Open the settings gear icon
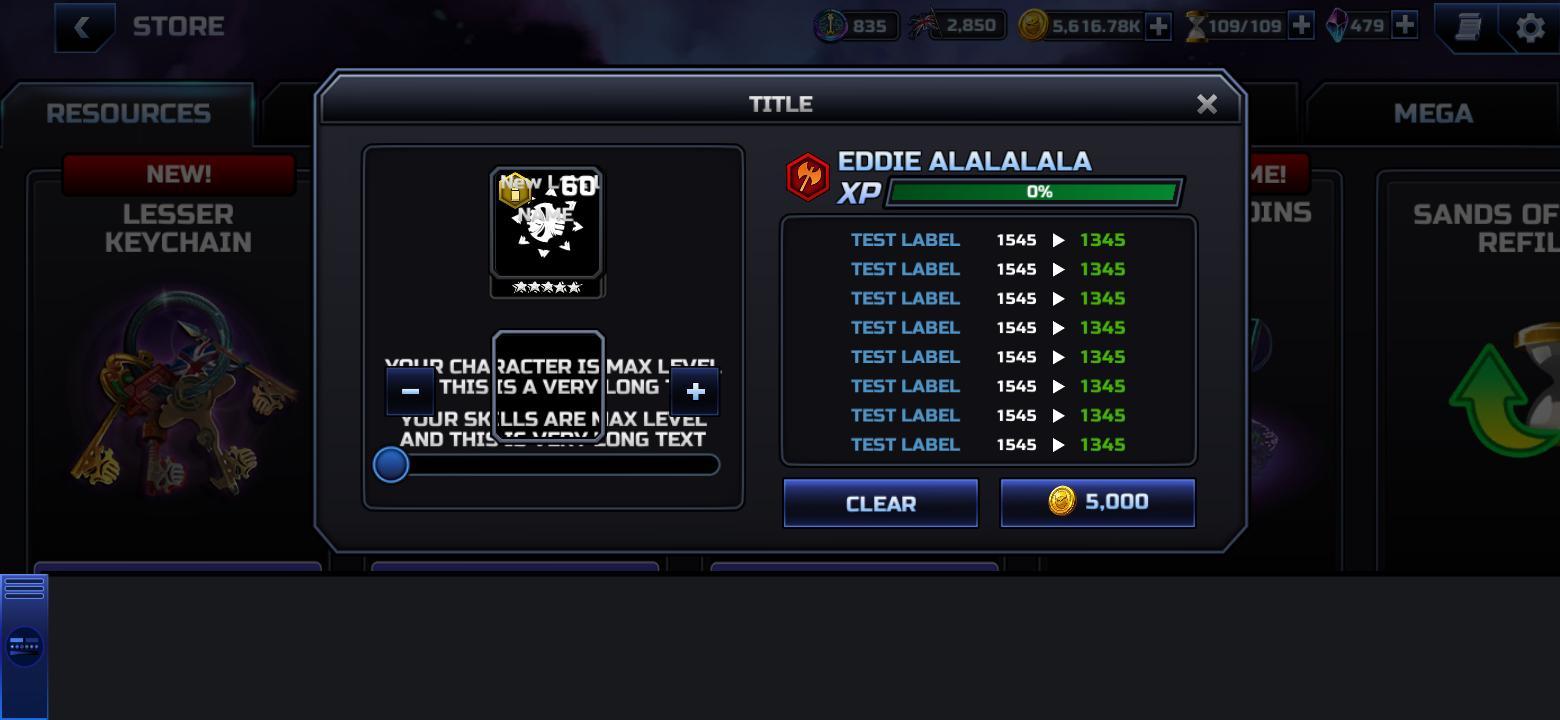This screenshot has width=1560, height=720. click(1528, 27)
